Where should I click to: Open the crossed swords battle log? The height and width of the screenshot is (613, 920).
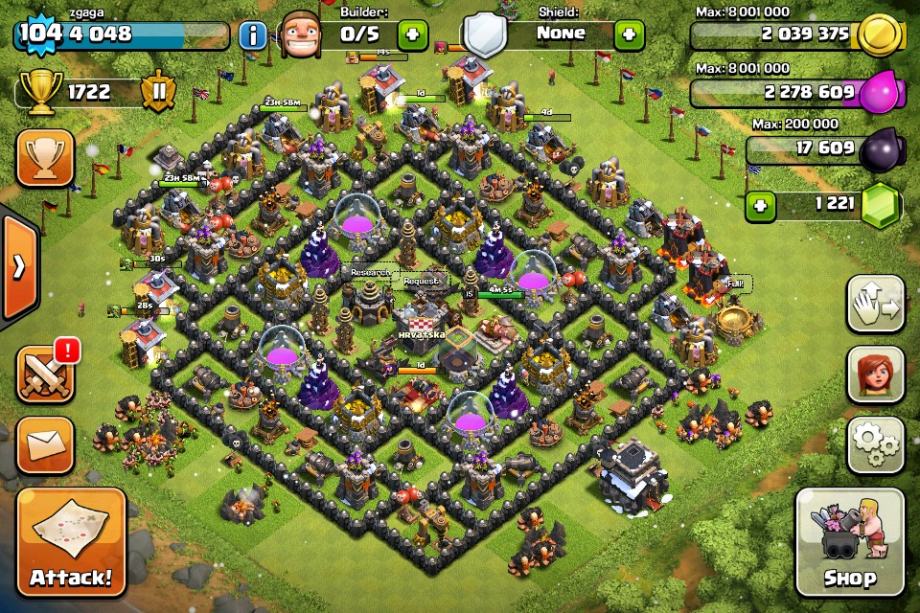(x=45, y=374)
